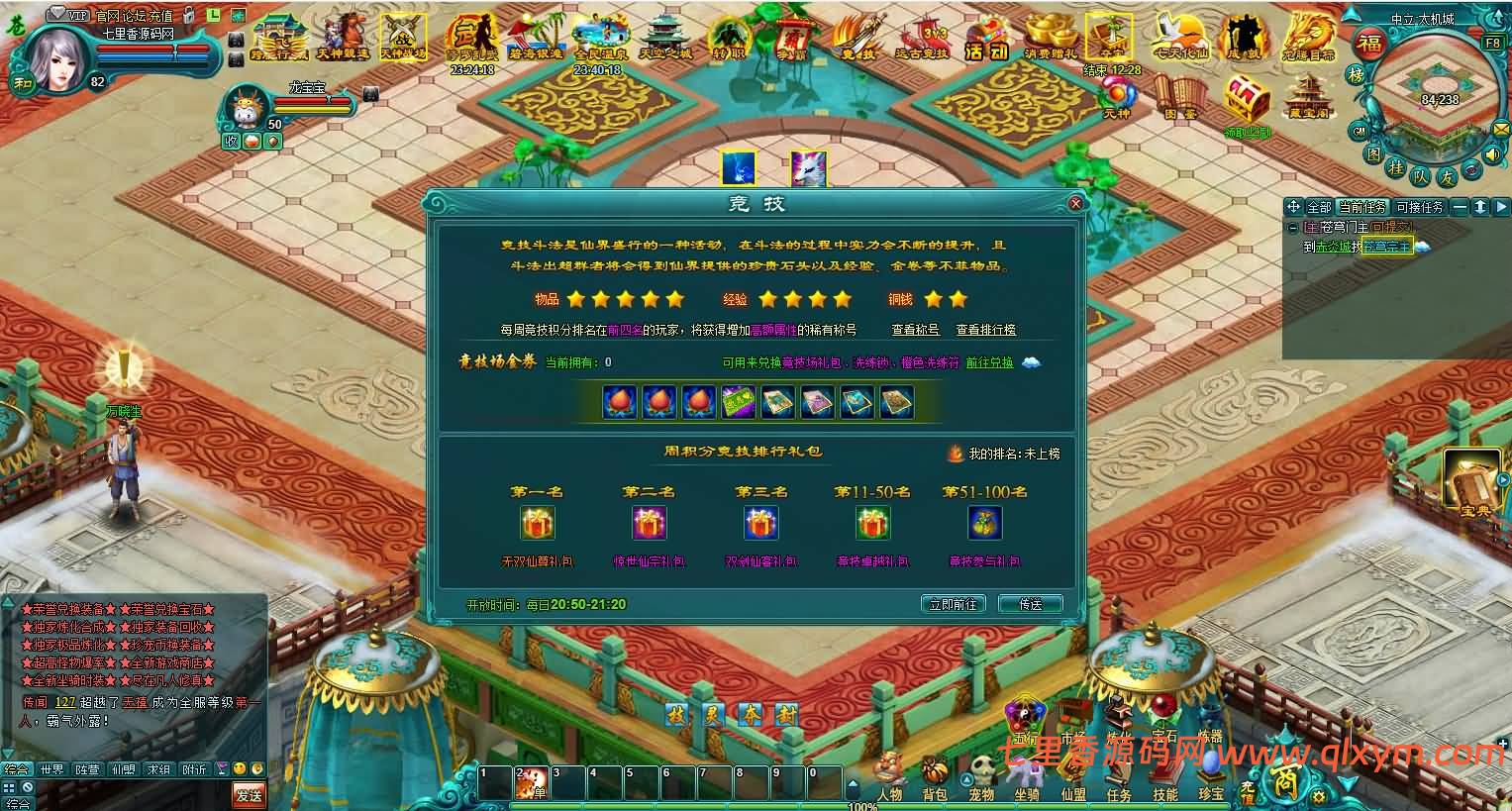This screenshot has height=811, width=1512.
Task: Open the minimap
Action: (1426, 94)
